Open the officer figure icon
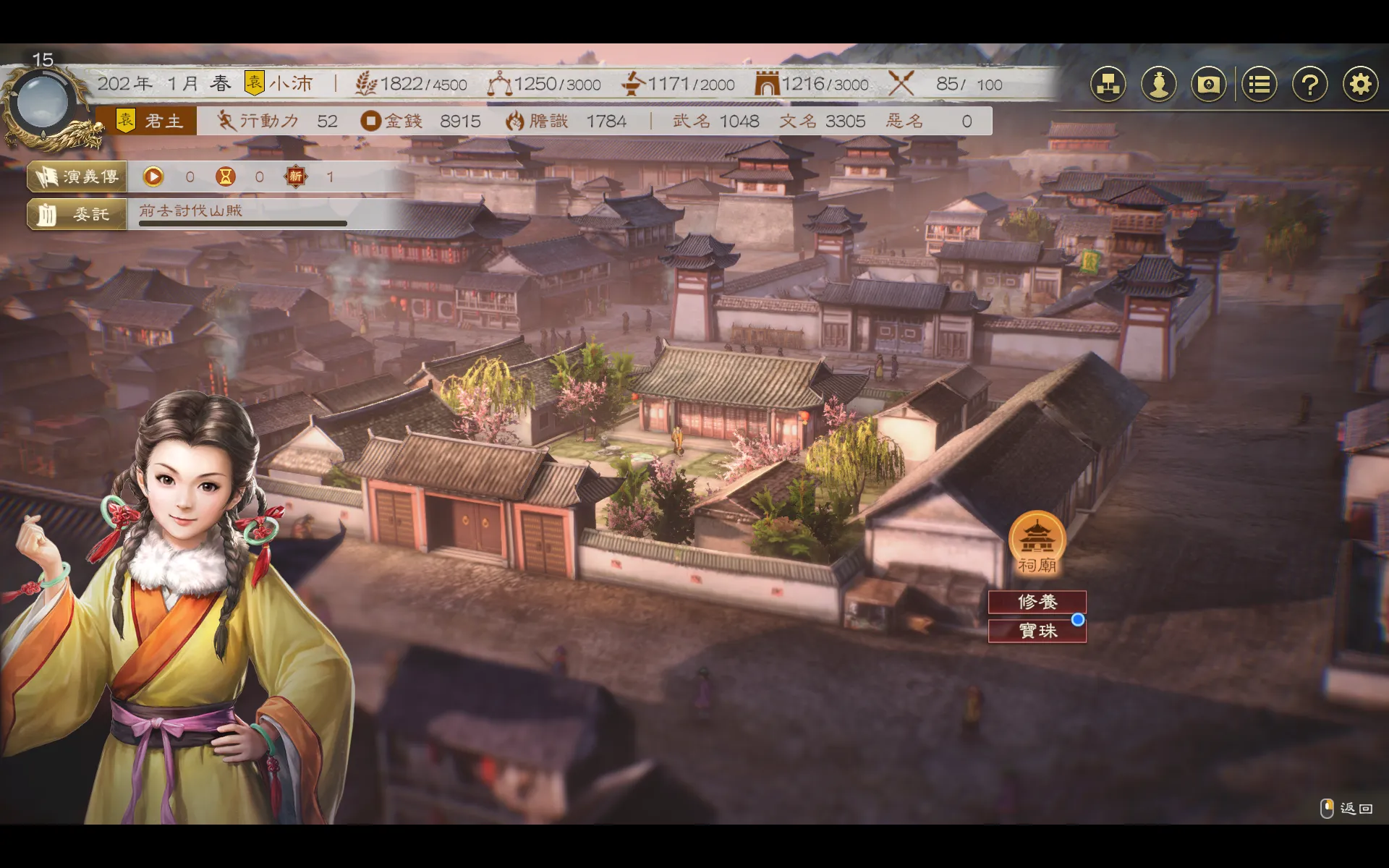This screenshot has height=868, width=1389. [x=1159, y=85]
